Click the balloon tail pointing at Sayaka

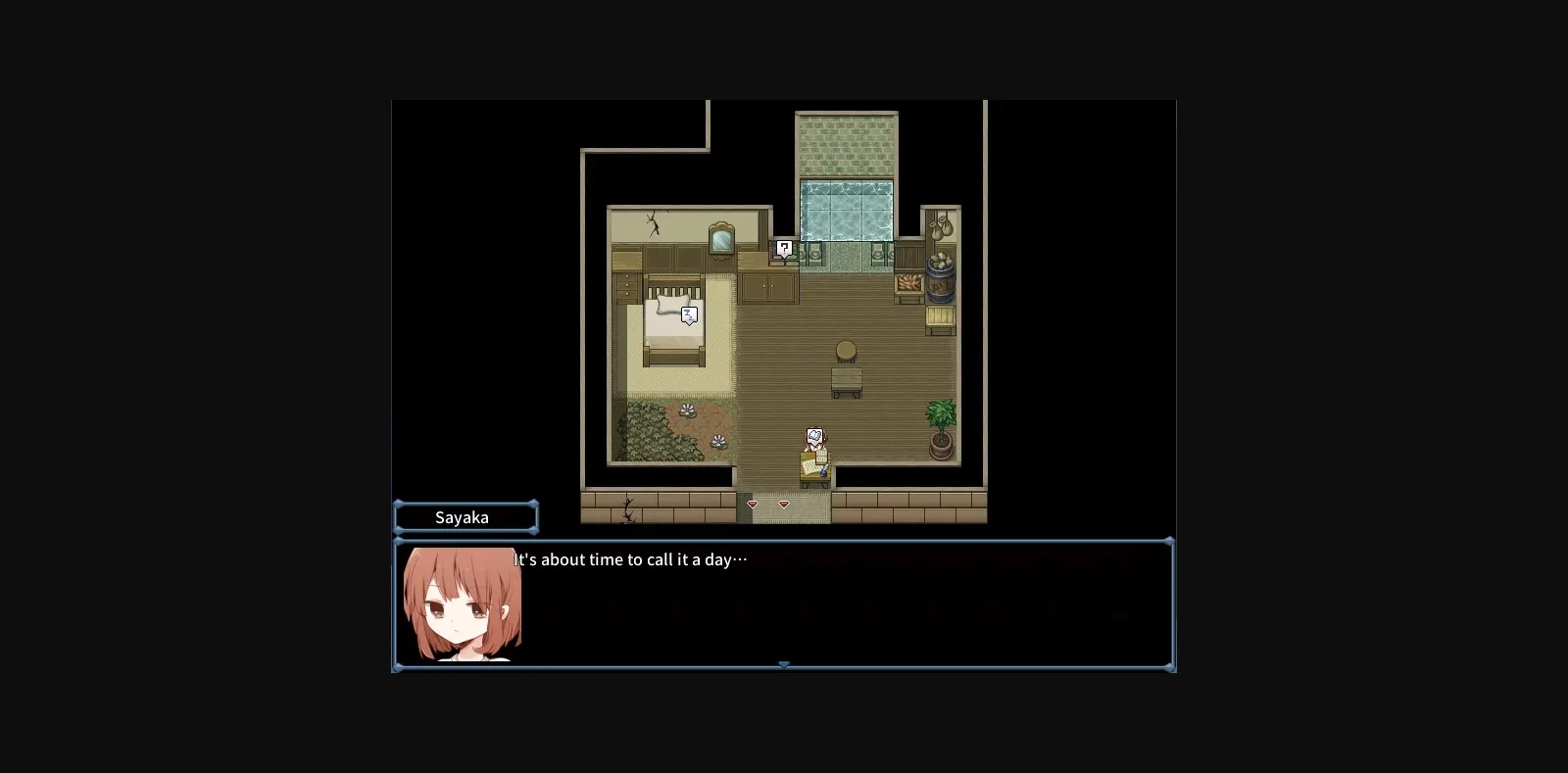[815, 445]
